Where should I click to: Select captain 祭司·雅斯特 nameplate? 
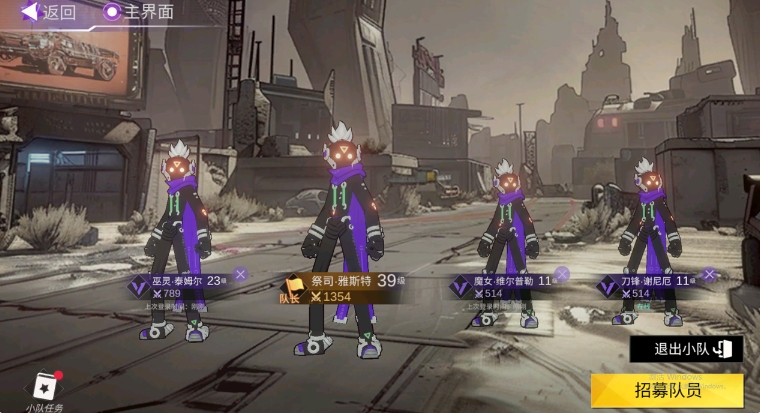pos(340,289)
